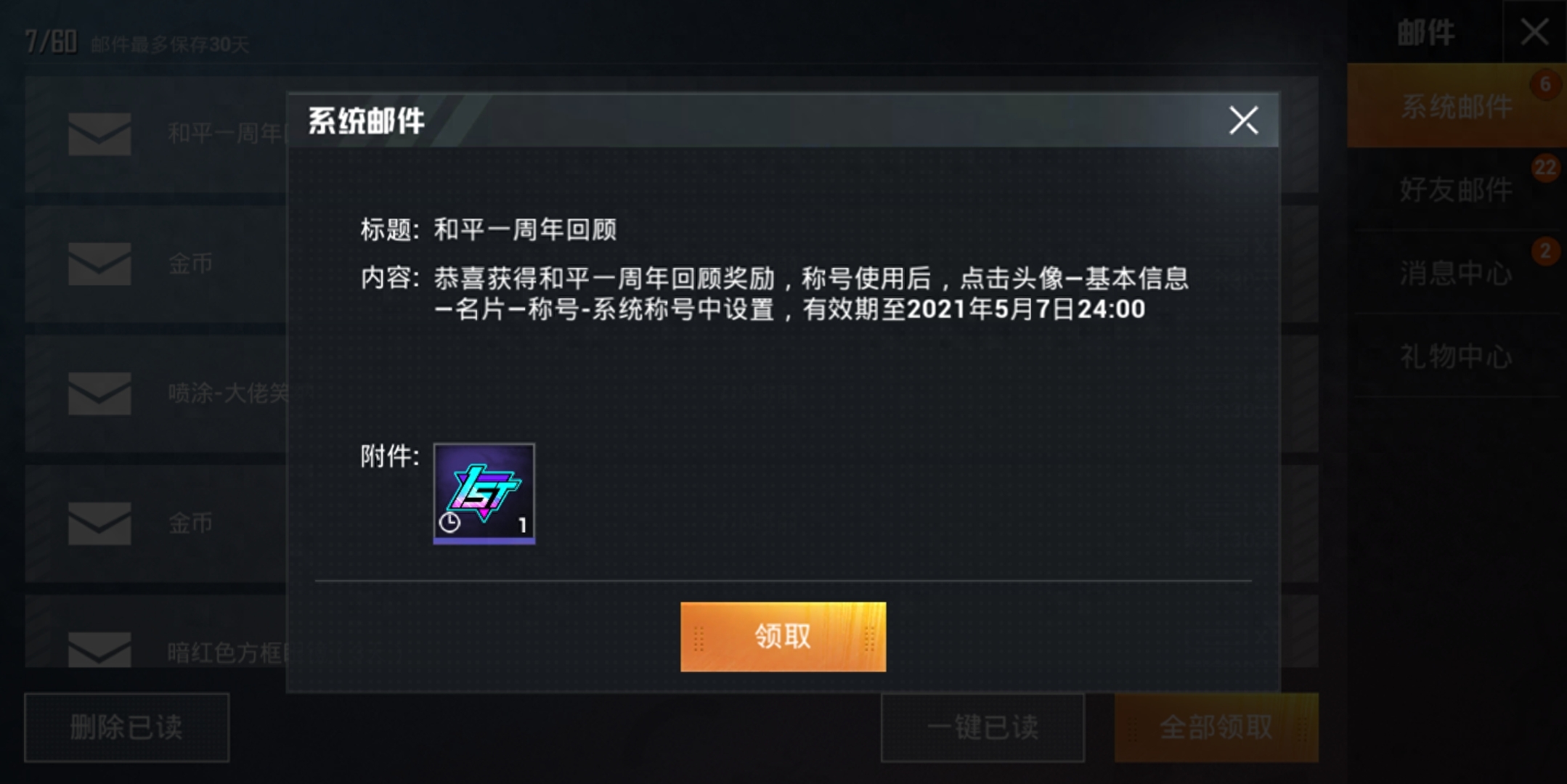The image size is (1567, 784).
Task: Click 删除已读 to delete read mail
Action: [127, 729]
